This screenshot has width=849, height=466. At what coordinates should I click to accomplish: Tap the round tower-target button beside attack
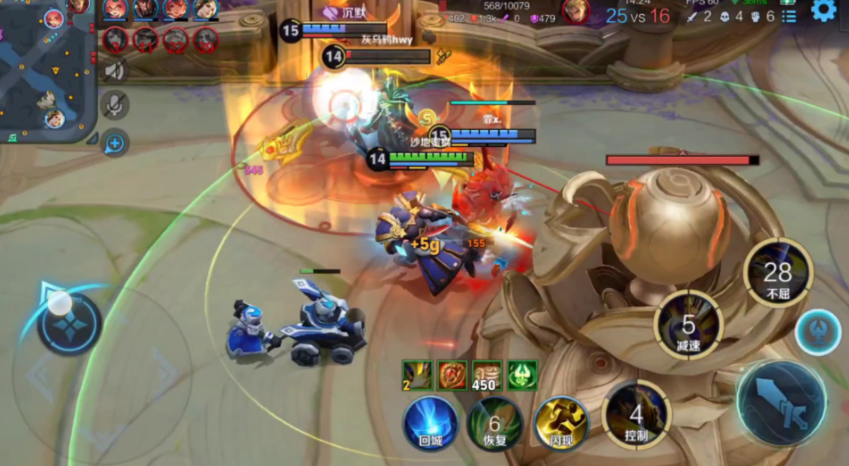pyautogui.click(x=818, y=331)
